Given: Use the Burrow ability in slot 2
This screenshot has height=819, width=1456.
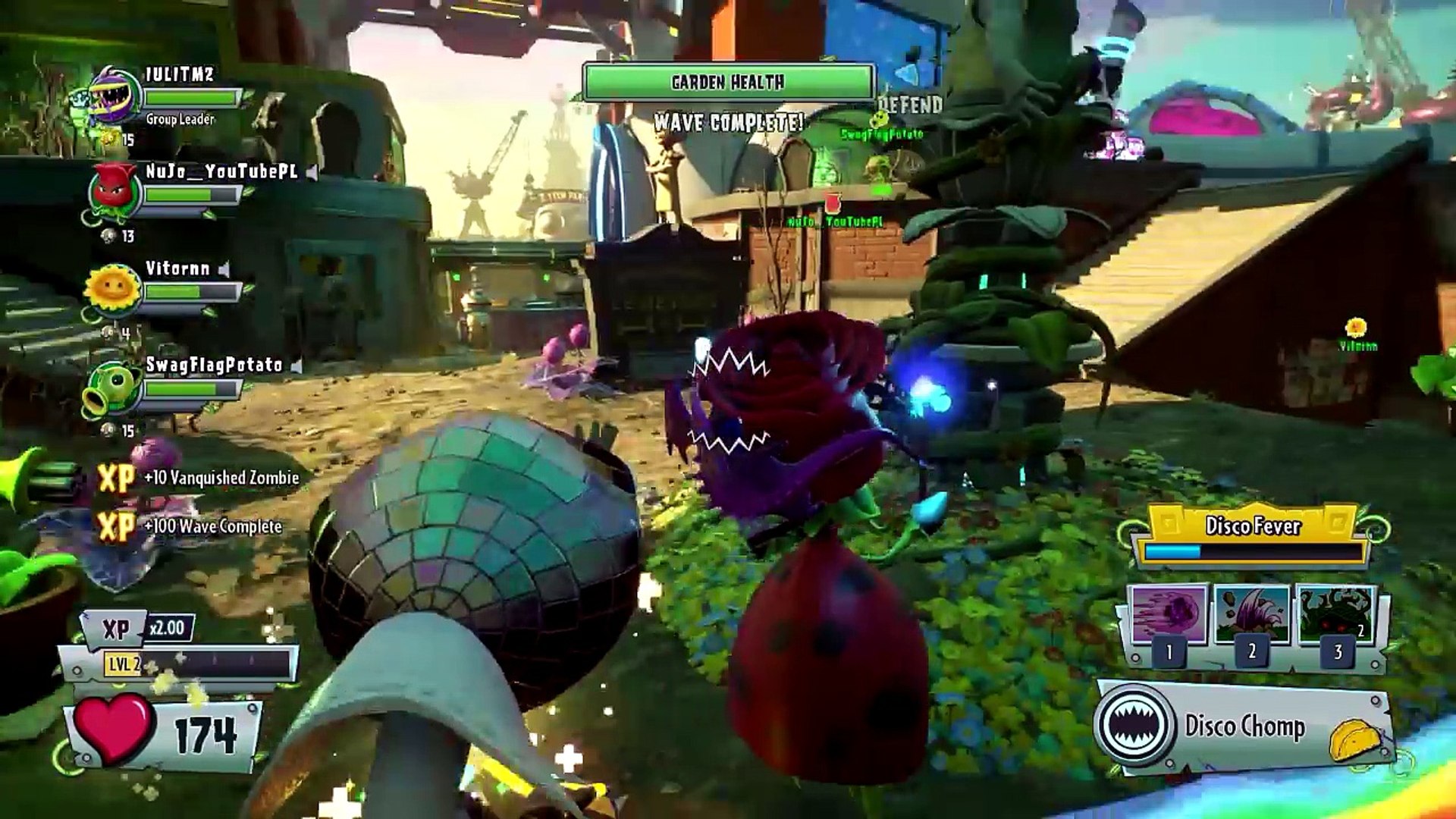Looking at the screenshot, I should (1252, 614).
